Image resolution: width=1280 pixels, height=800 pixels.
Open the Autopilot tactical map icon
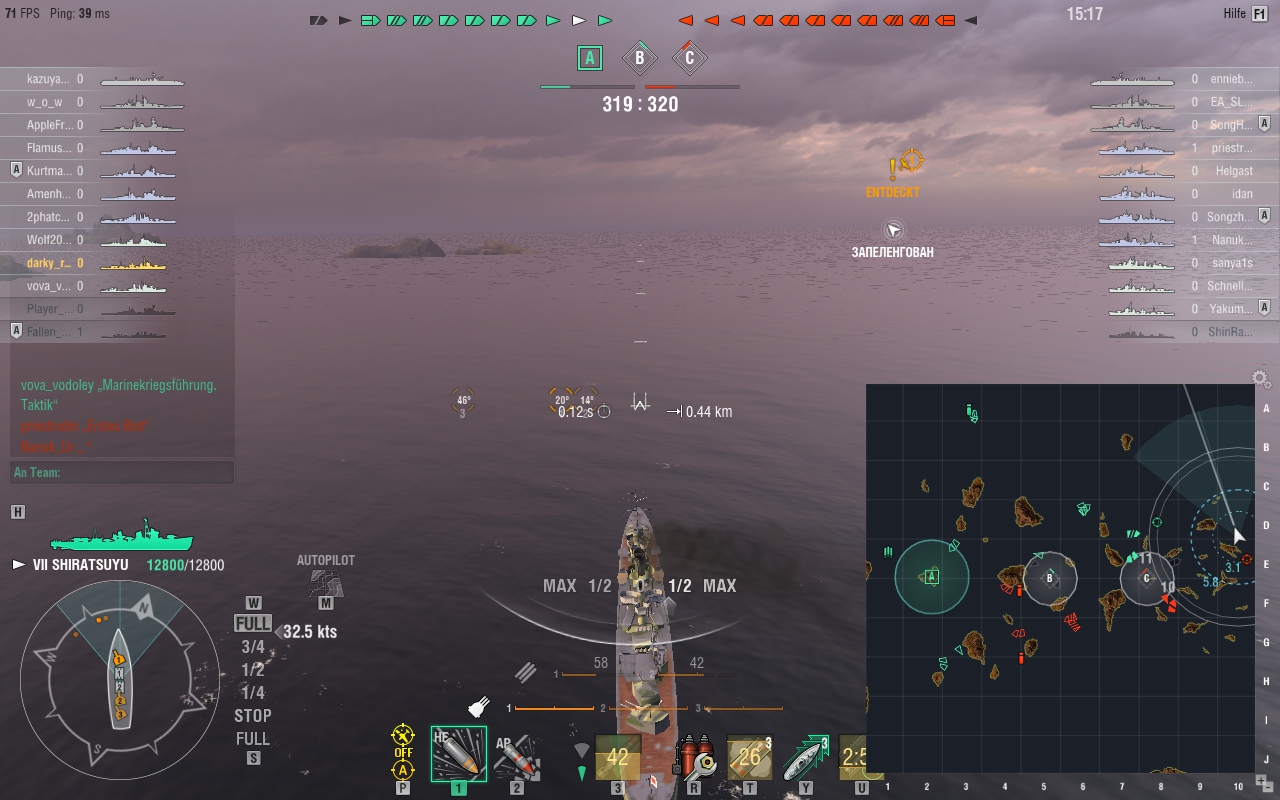tap(326, 582)
